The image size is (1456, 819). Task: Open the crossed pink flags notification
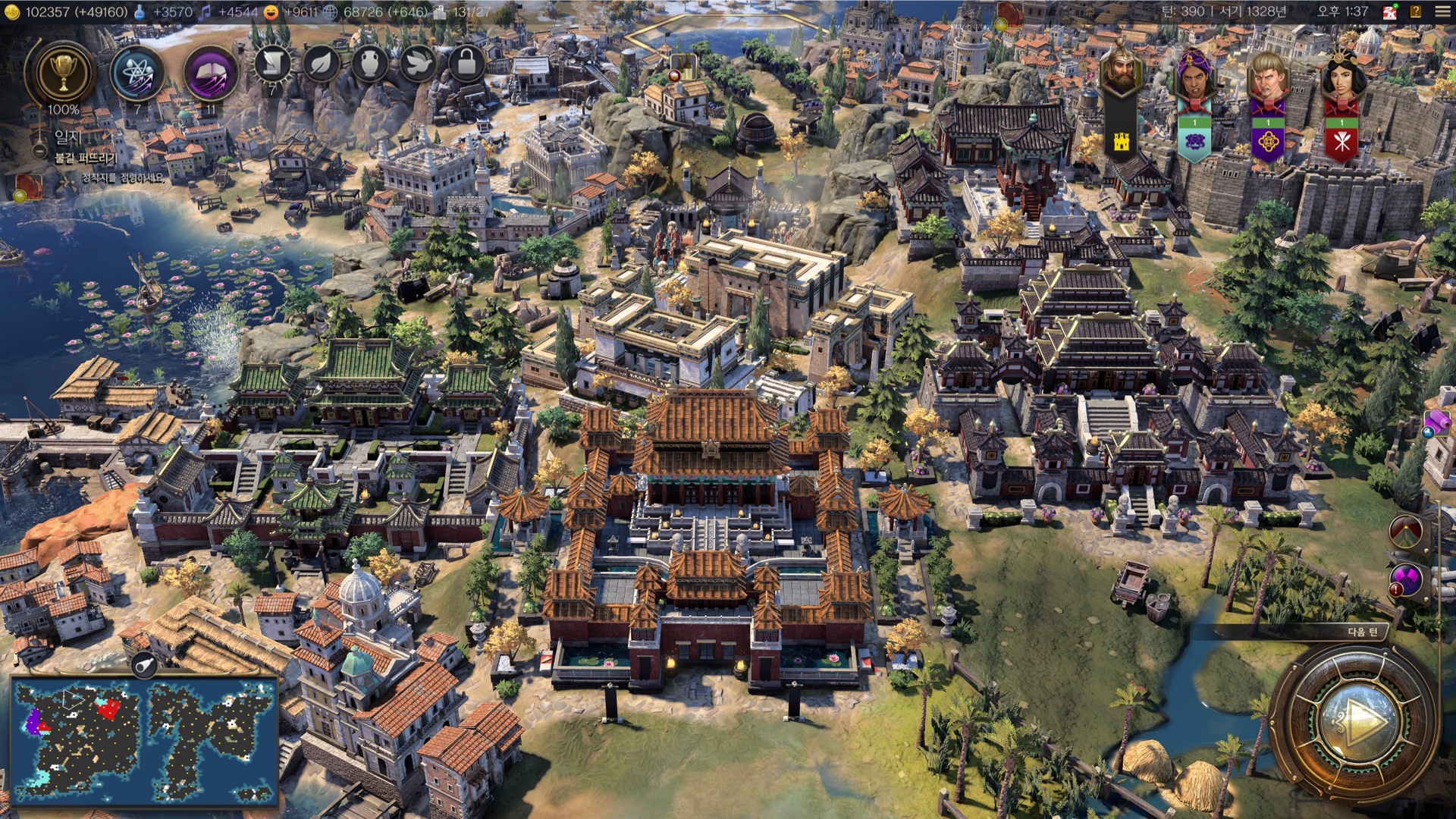pyautogui.click(x=1407, y=582)
